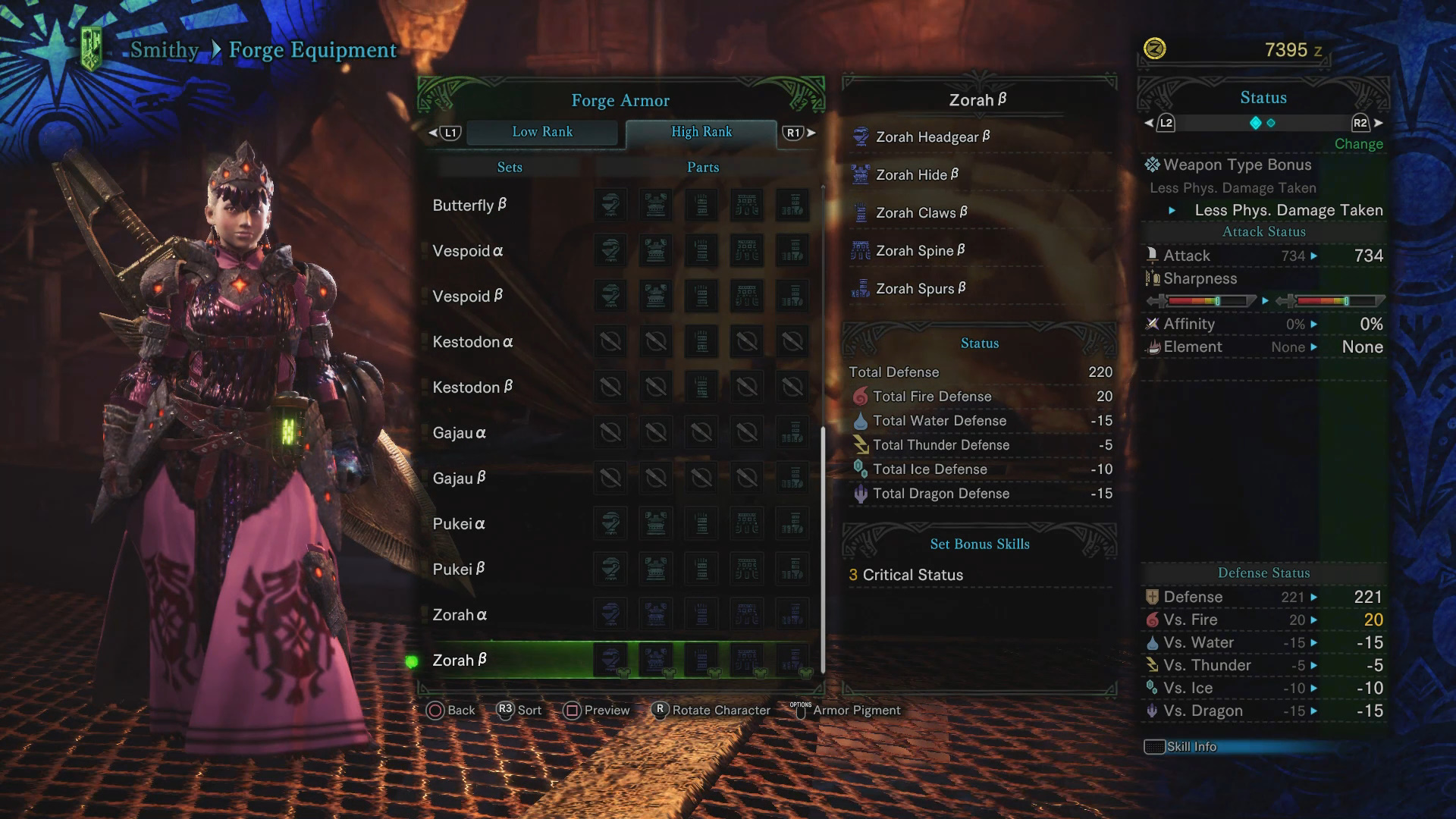Viewport: 1456px width, 819px height.
Task: Click the zenny coin icon near 7395 z
Action: (1155, 47)
